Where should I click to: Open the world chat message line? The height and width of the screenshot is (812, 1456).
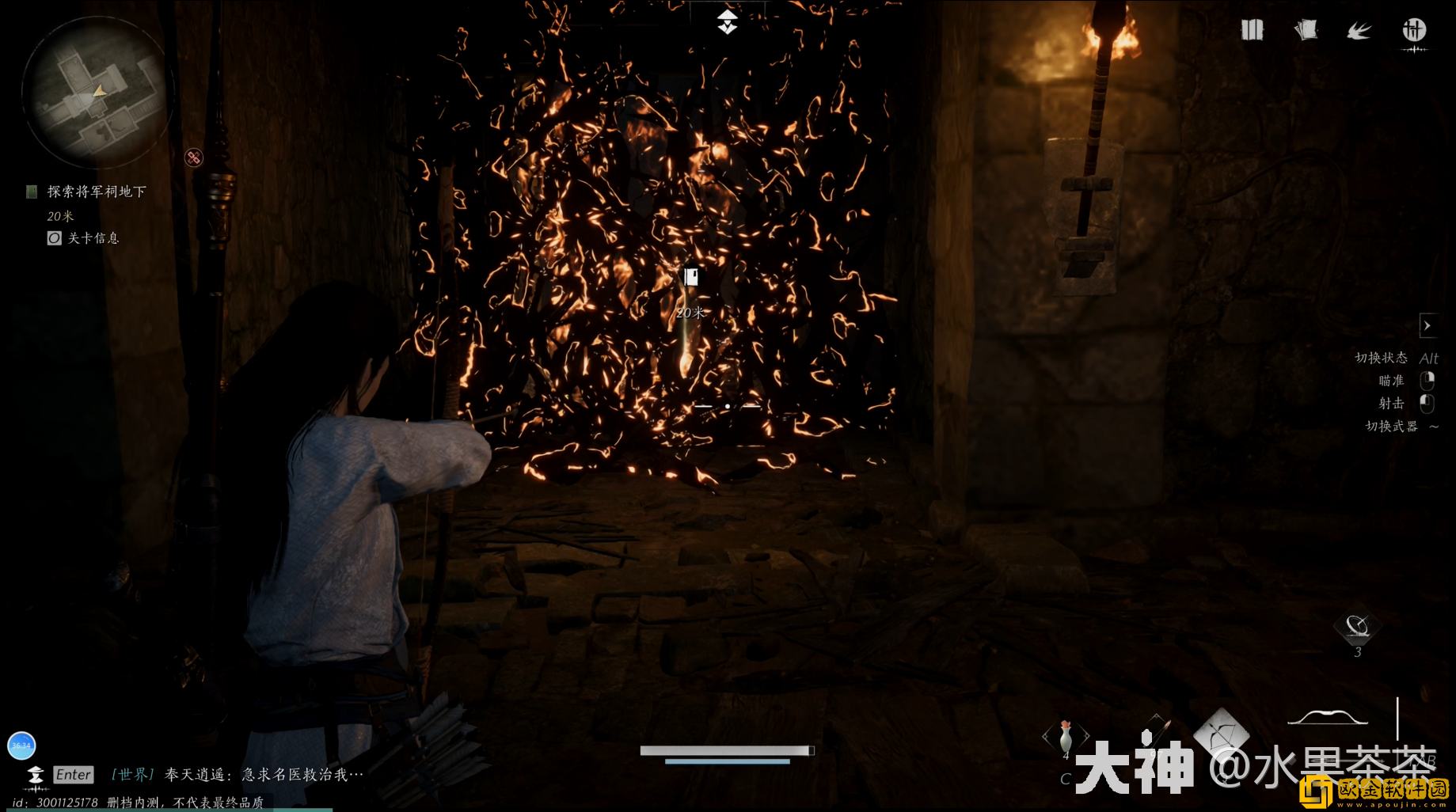[238, 775]
